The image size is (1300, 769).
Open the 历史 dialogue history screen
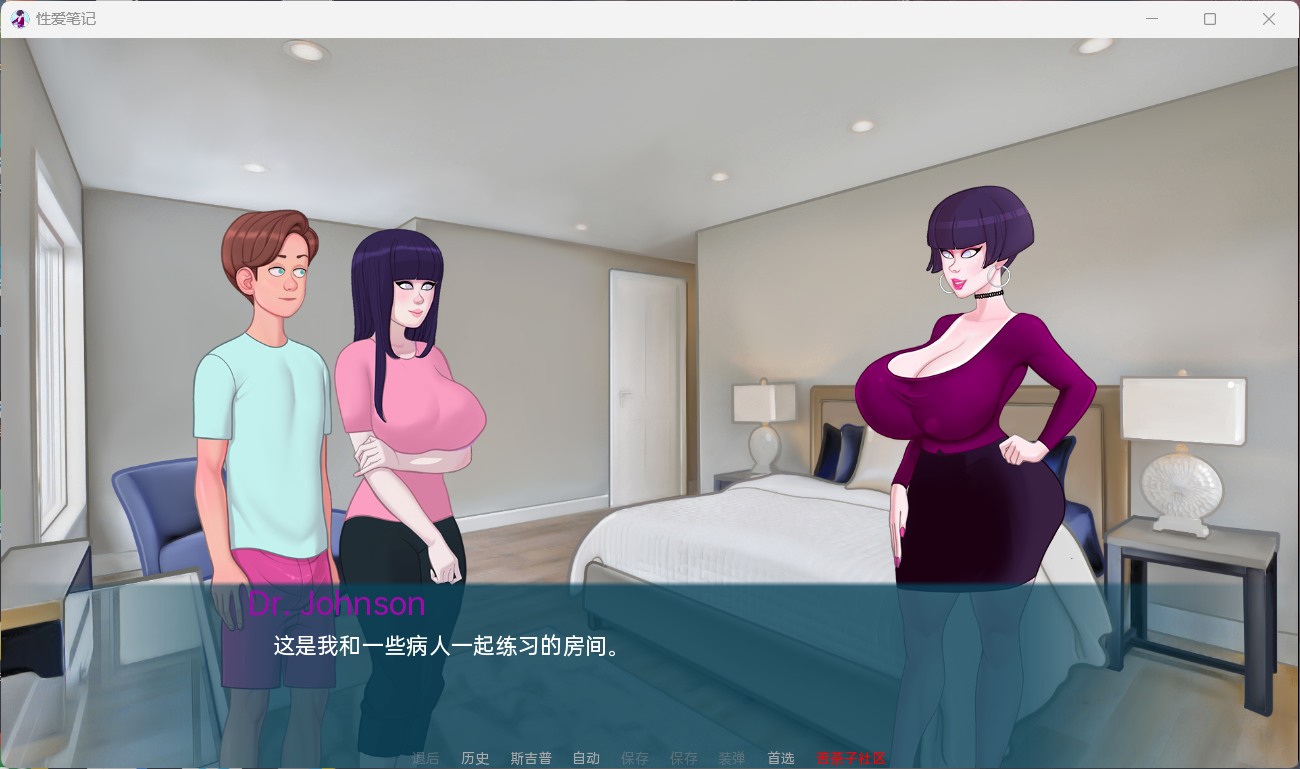click(475, 758)
